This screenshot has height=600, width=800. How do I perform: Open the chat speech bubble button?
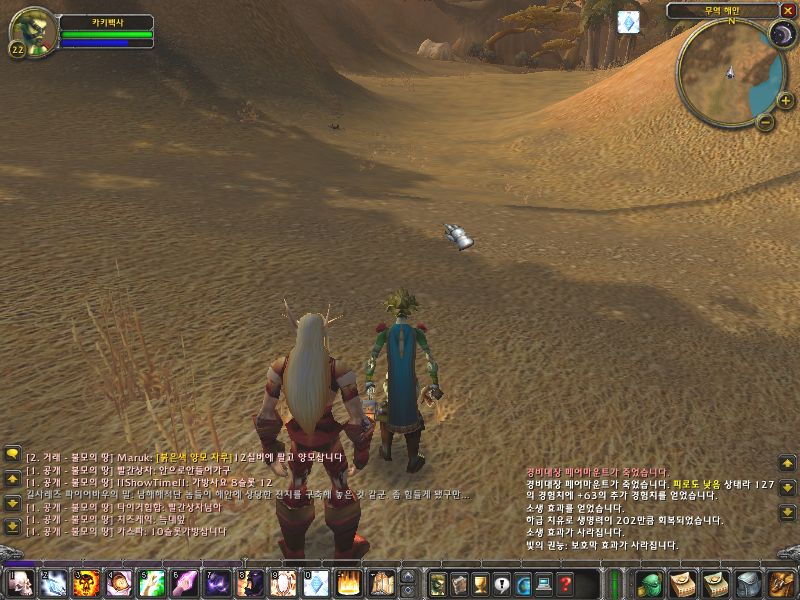pos(13,454)
